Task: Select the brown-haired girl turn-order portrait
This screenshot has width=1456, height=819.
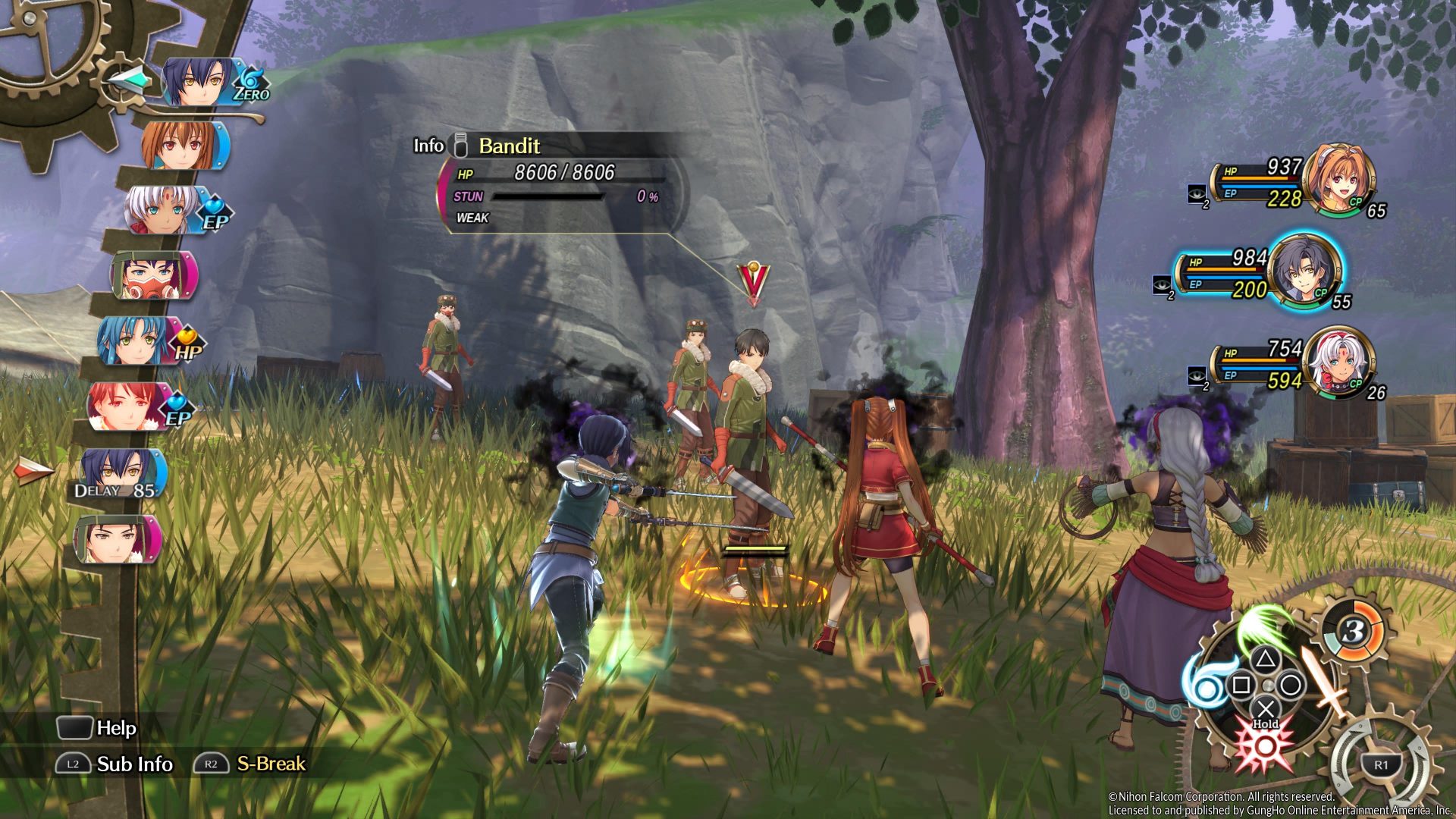Action: (x=184, y=145)
